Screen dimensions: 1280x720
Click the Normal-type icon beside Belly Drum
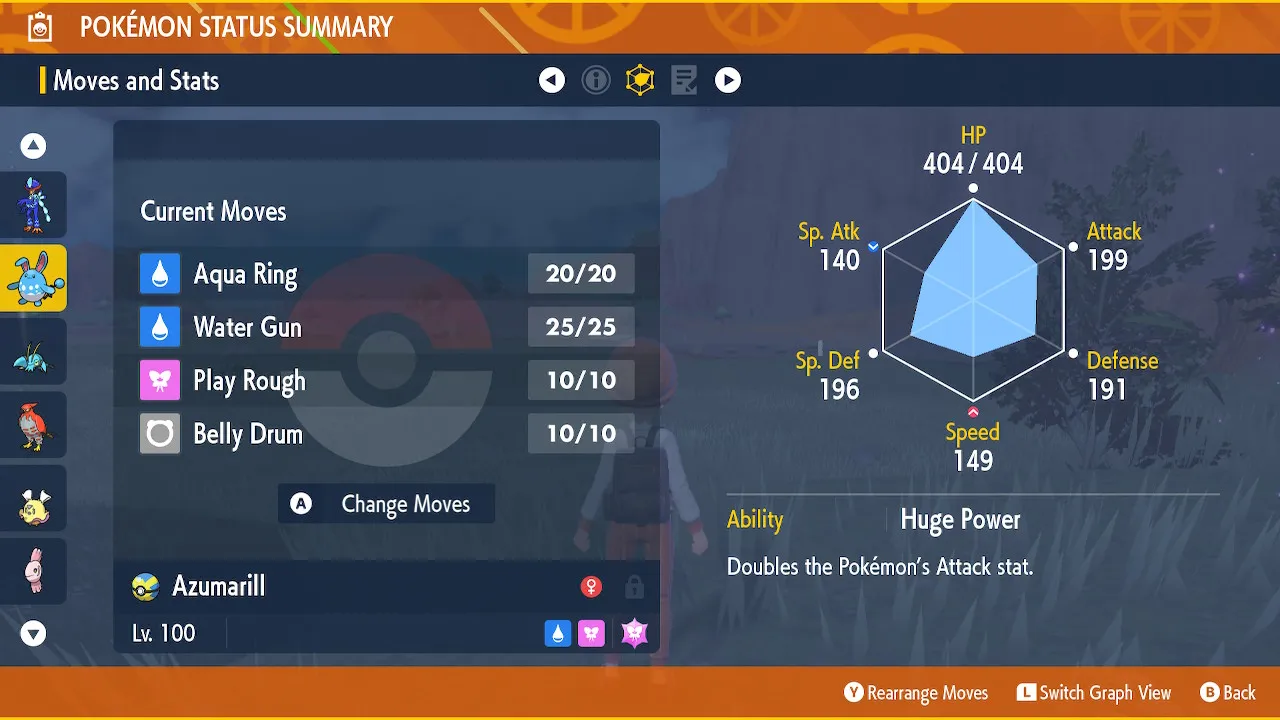[x=160, y=433]
